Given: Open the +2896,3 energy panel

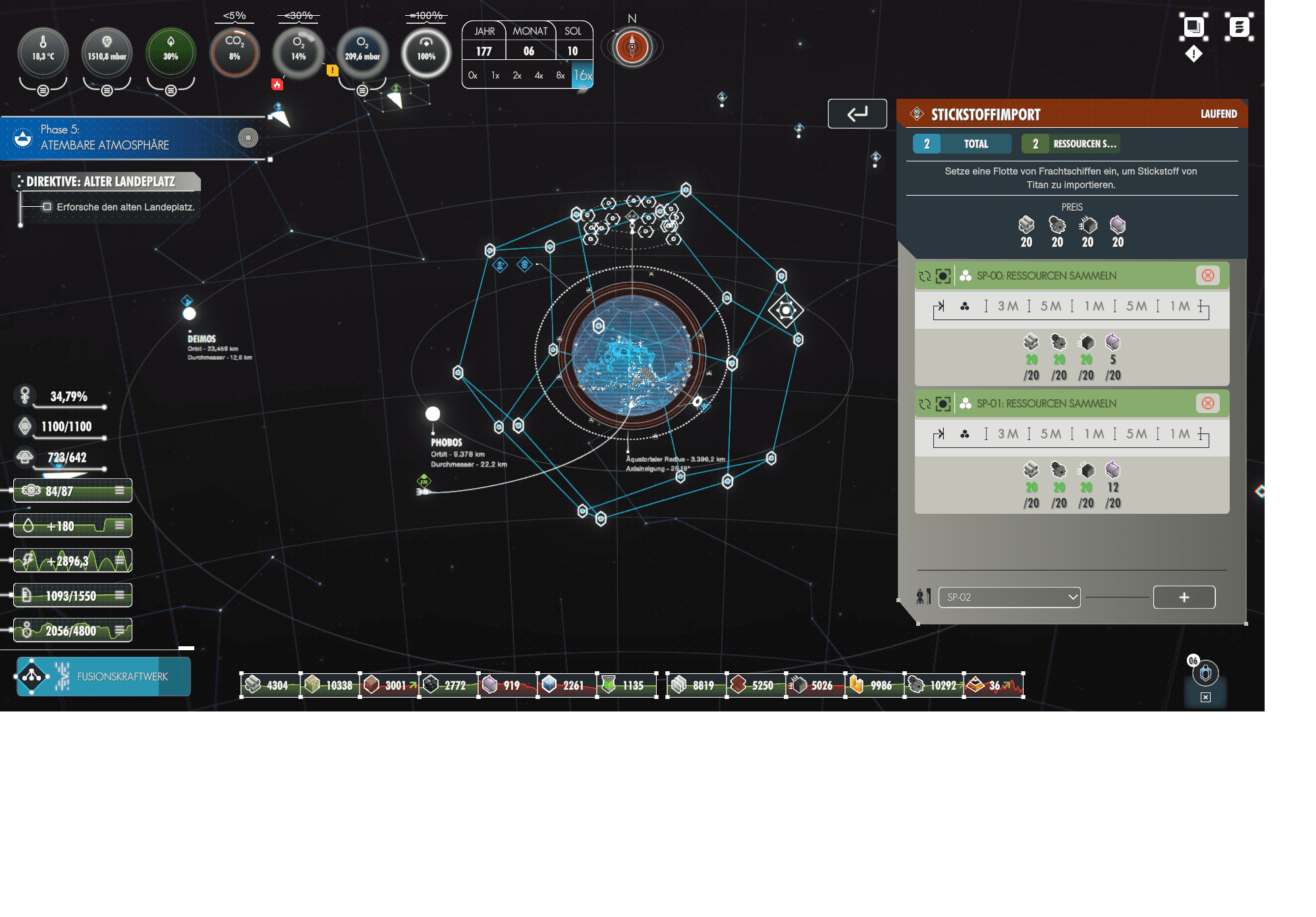Looking at the screenshot, I should tap(72, 561).
